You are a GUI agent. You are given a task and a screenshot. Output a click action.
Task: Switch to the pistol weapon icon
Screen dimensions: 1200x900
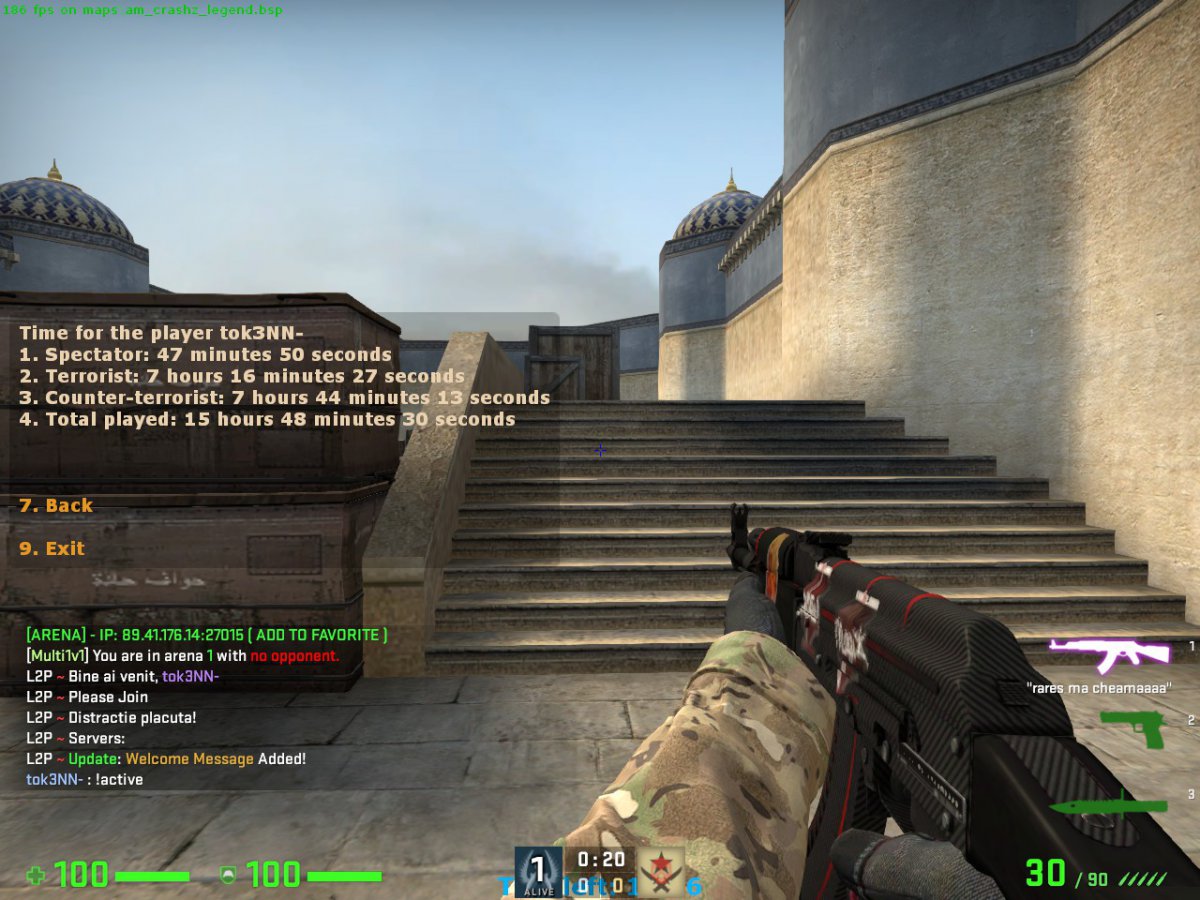(x=1133, y=728)
